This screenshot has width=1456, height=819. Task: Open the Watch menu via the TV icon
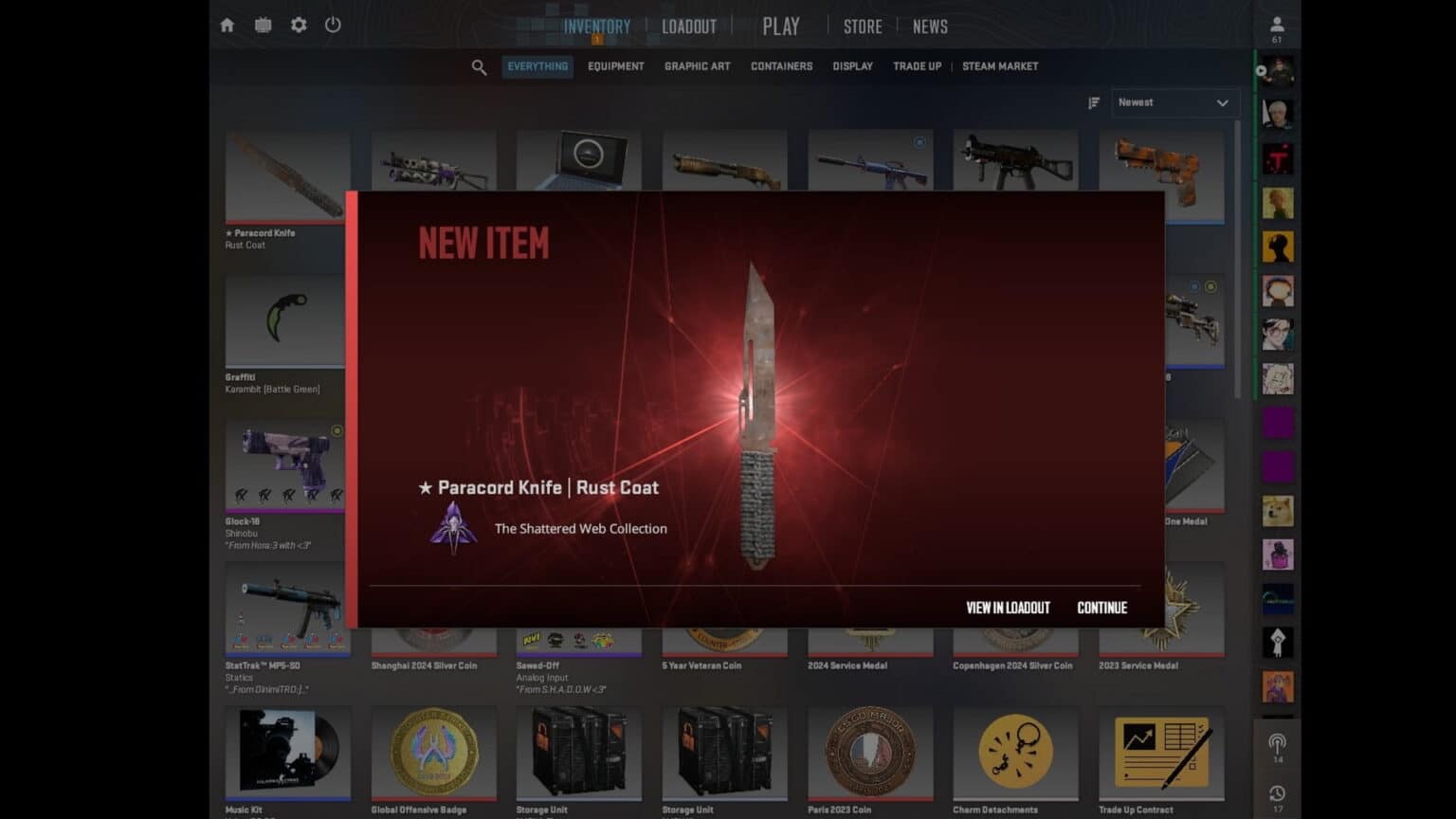coord(263,25)
